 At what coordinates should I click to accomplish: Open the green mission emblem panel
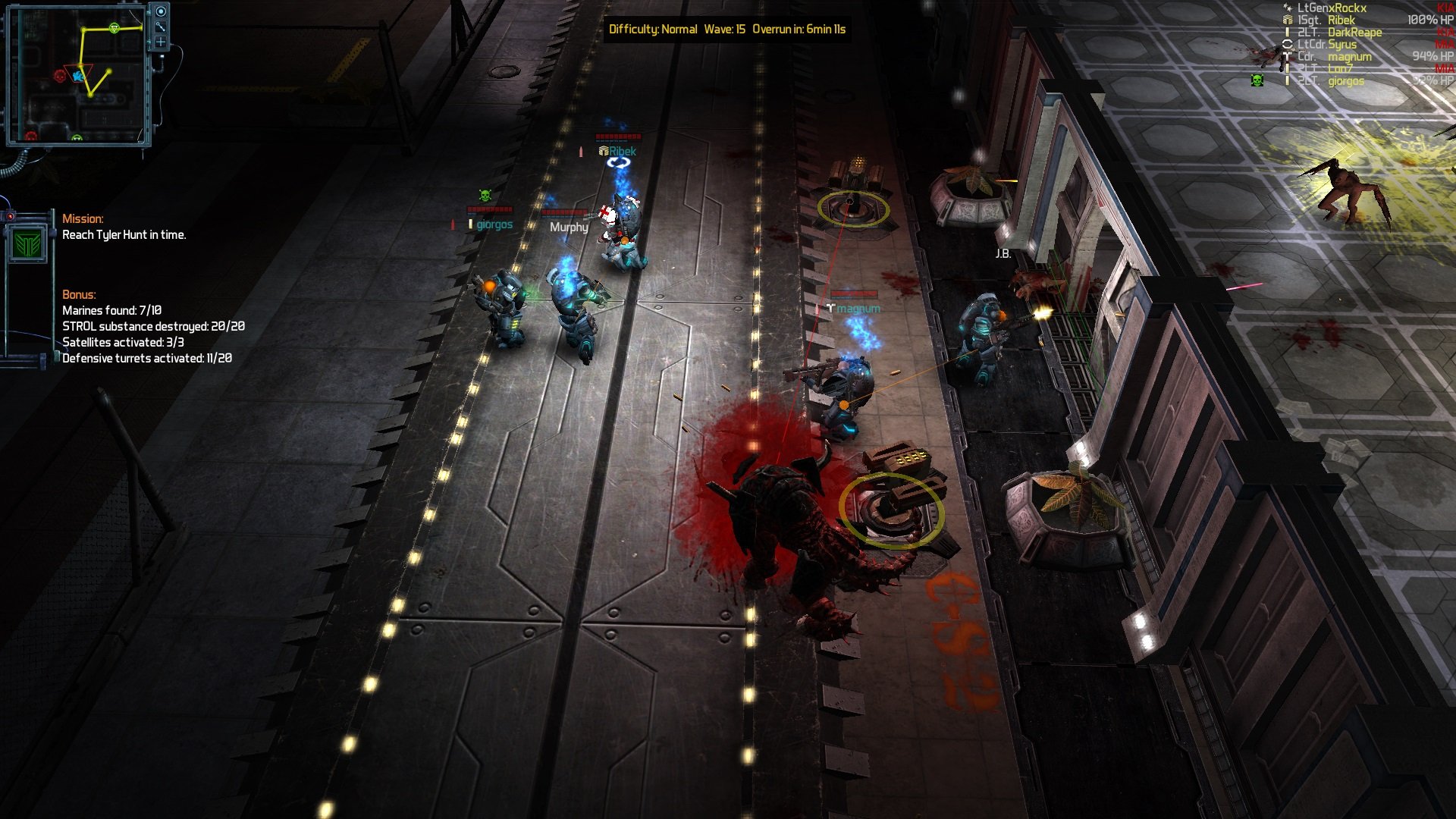coord(27,244)
